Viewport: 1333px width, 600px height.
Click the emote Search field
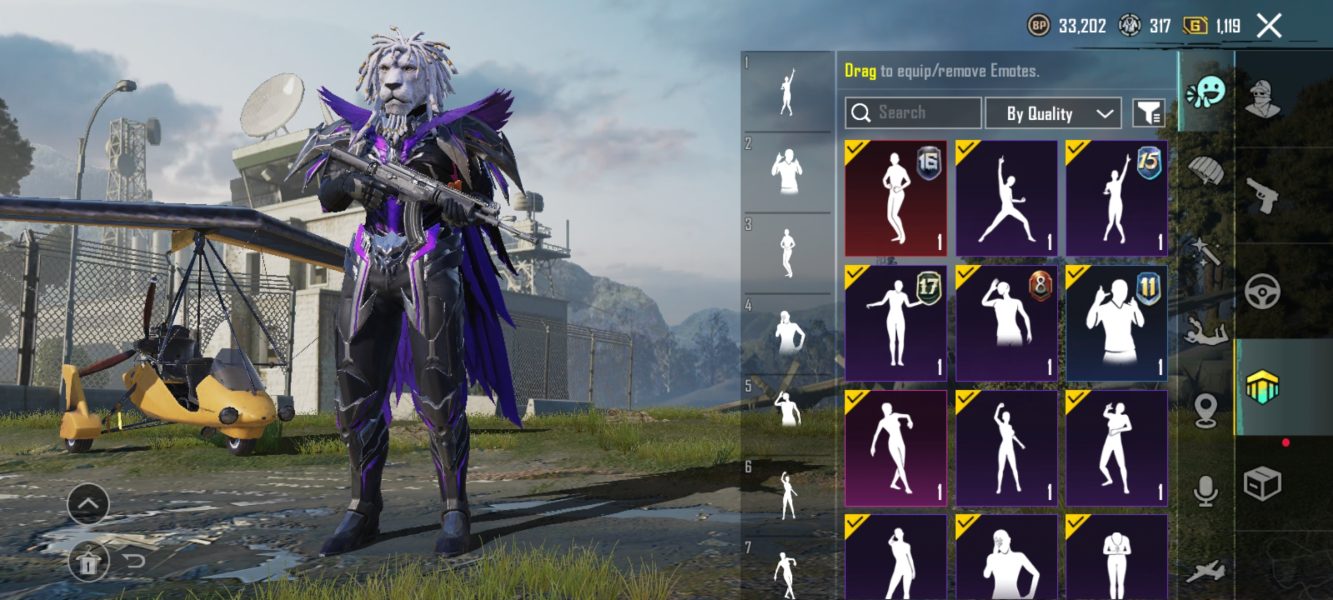(x=913, y=113)
